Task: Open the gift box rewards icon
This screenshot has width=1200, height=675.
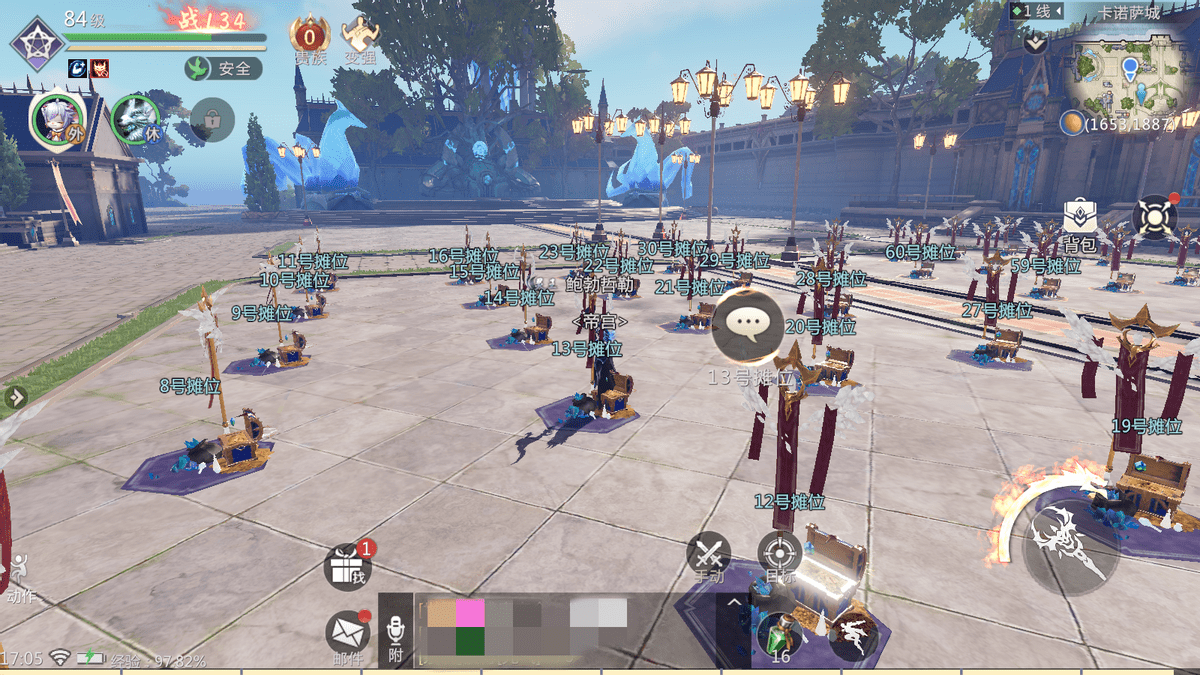Action: (347, 567)
